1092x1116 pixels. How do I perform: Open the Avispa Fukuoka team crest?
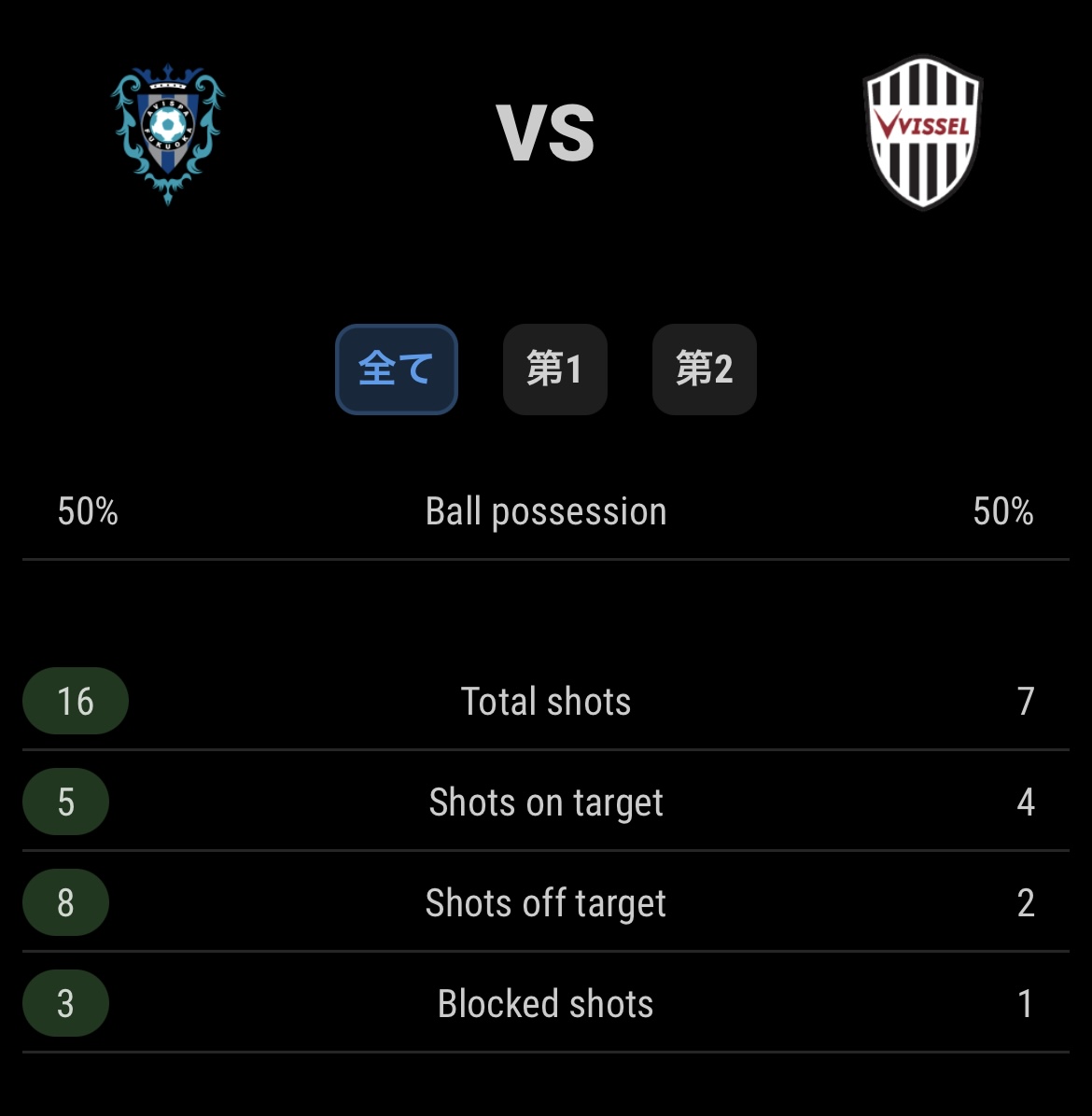(x=168, y=133)
